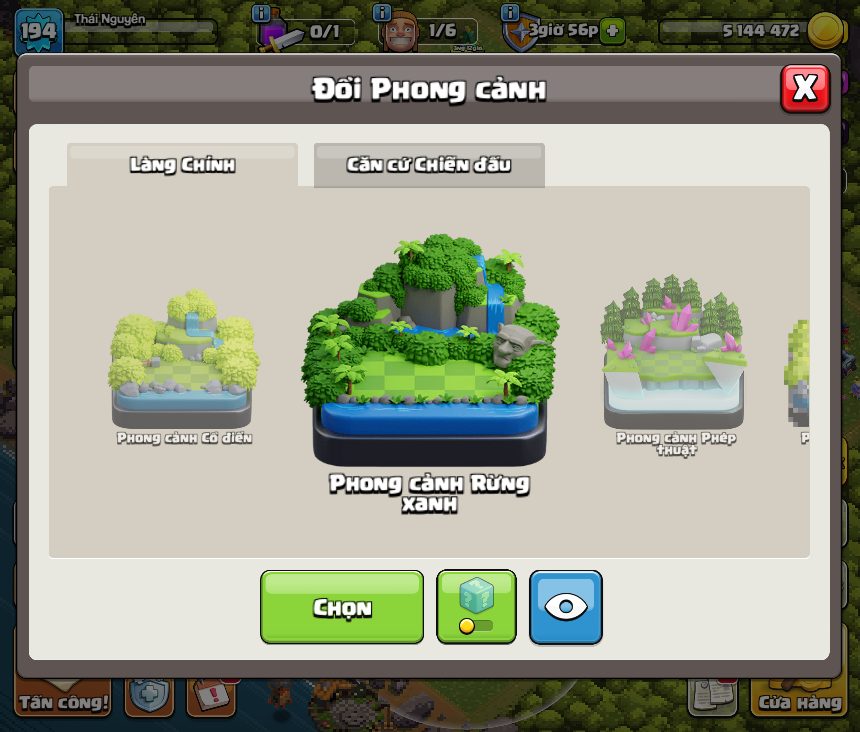Select the Phong cảnh Cổ điển scenery
Viewport: 860px width, 732px height.
(183, 360)
